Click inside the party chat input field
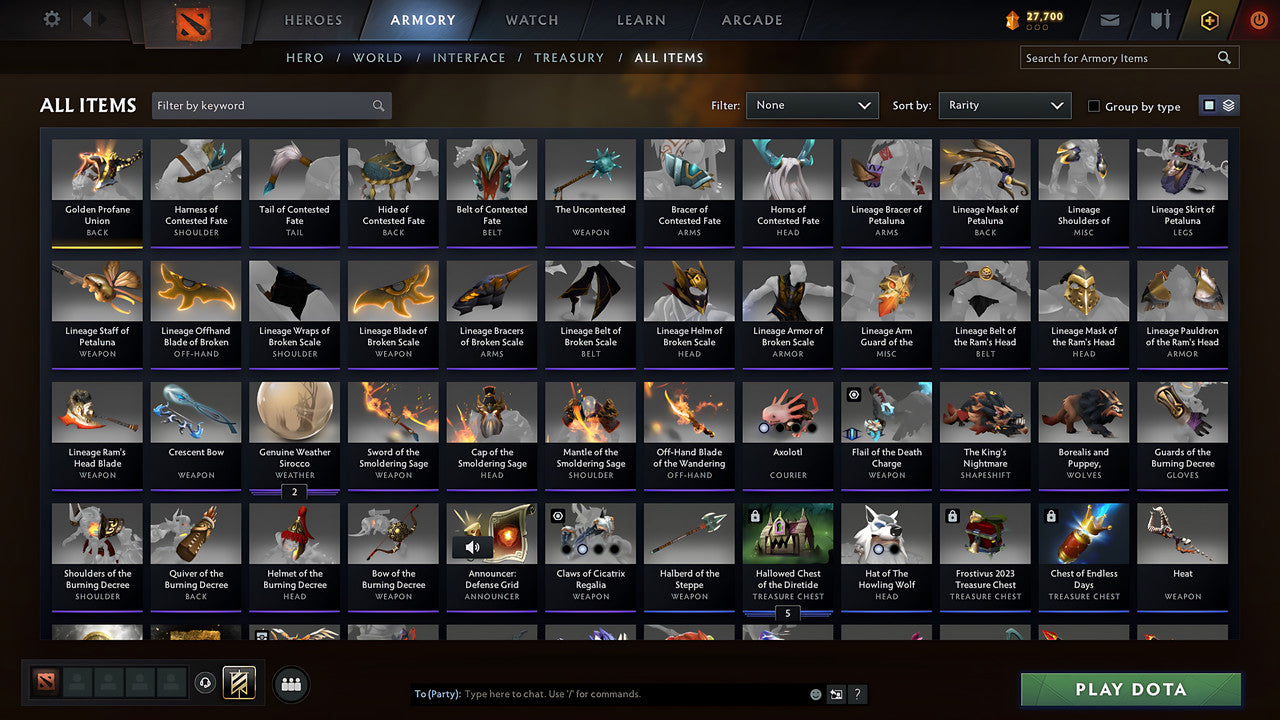 pyautogui.click(x=600, y=693)
